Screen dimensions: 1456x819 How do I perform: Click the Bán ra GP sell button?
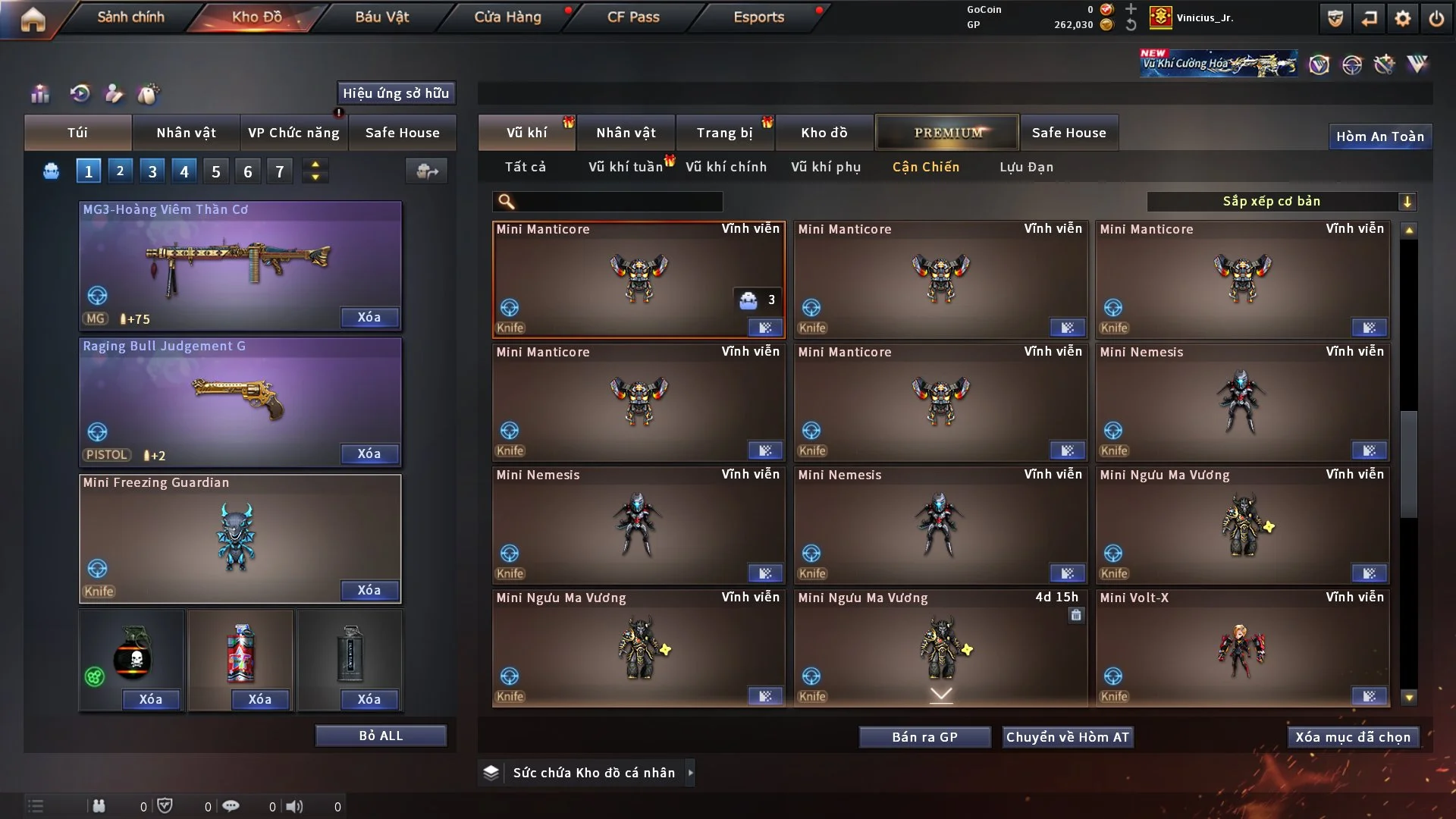tap(924, 737)
